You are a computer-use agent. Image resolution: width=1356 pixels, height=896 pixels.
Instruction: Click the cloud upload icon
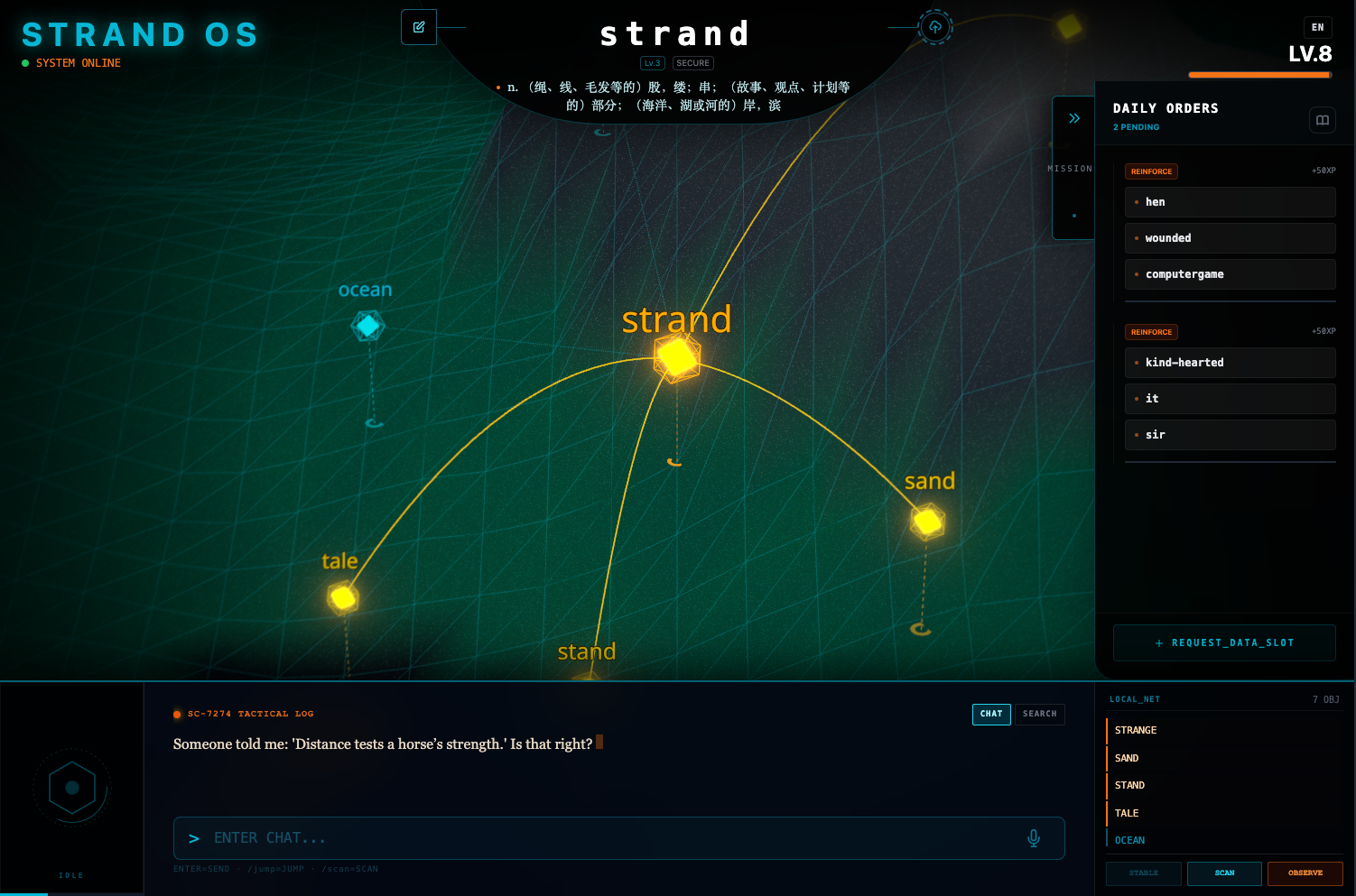(x=935, y=27)
